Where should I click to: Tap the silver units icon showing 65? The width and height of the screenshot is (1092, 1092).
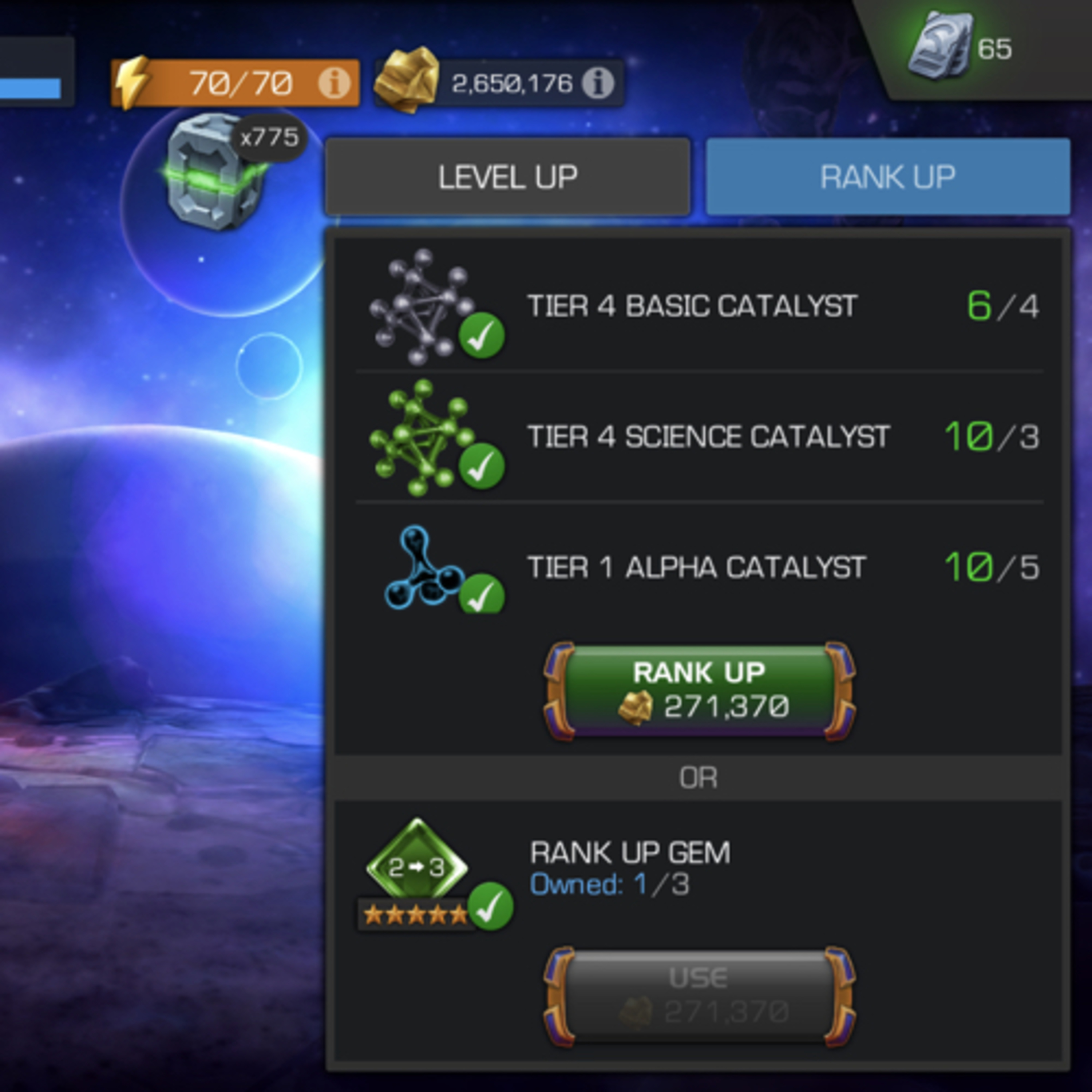pyautogui.click(x=939, y=48)
